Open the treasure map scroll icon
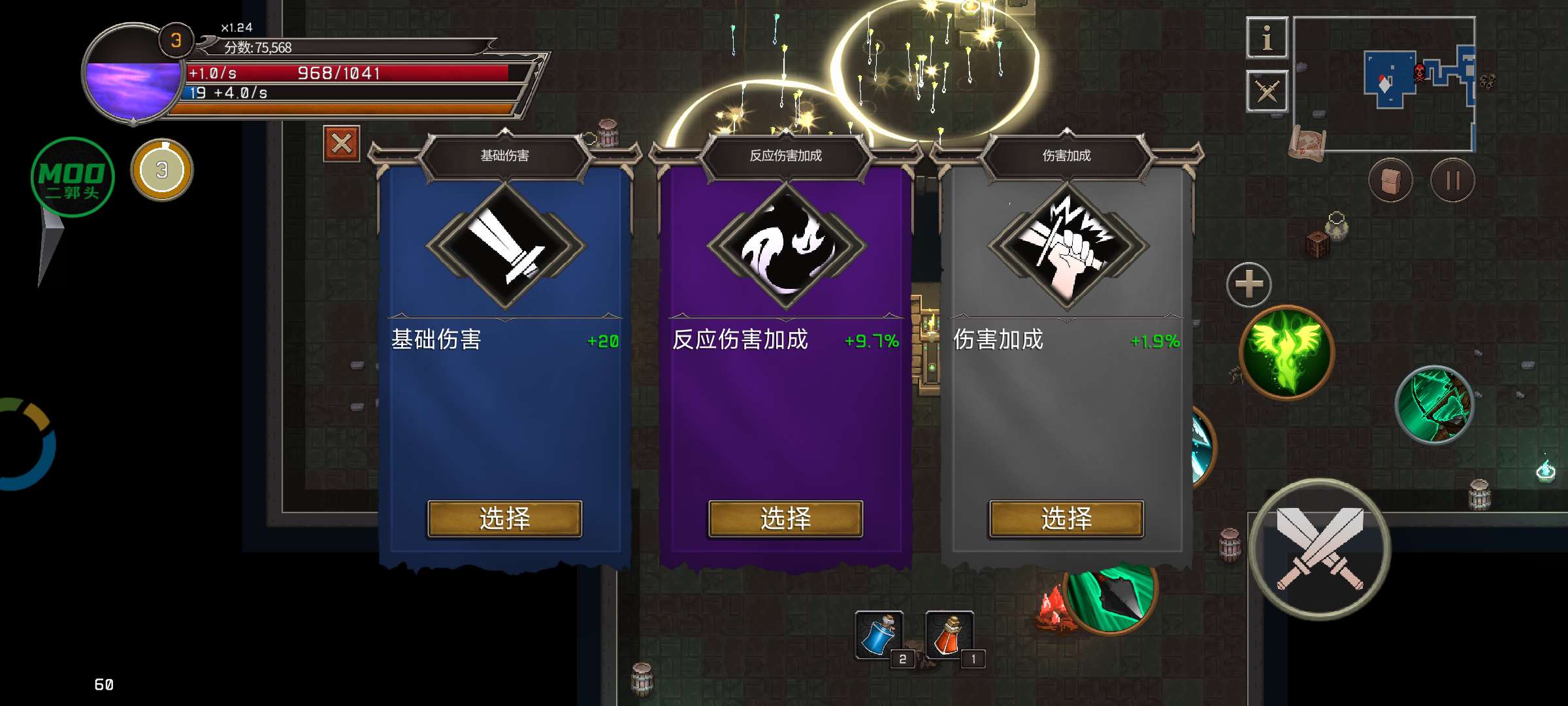Viewport: 1568px width, 706px height. point(1306,142)
